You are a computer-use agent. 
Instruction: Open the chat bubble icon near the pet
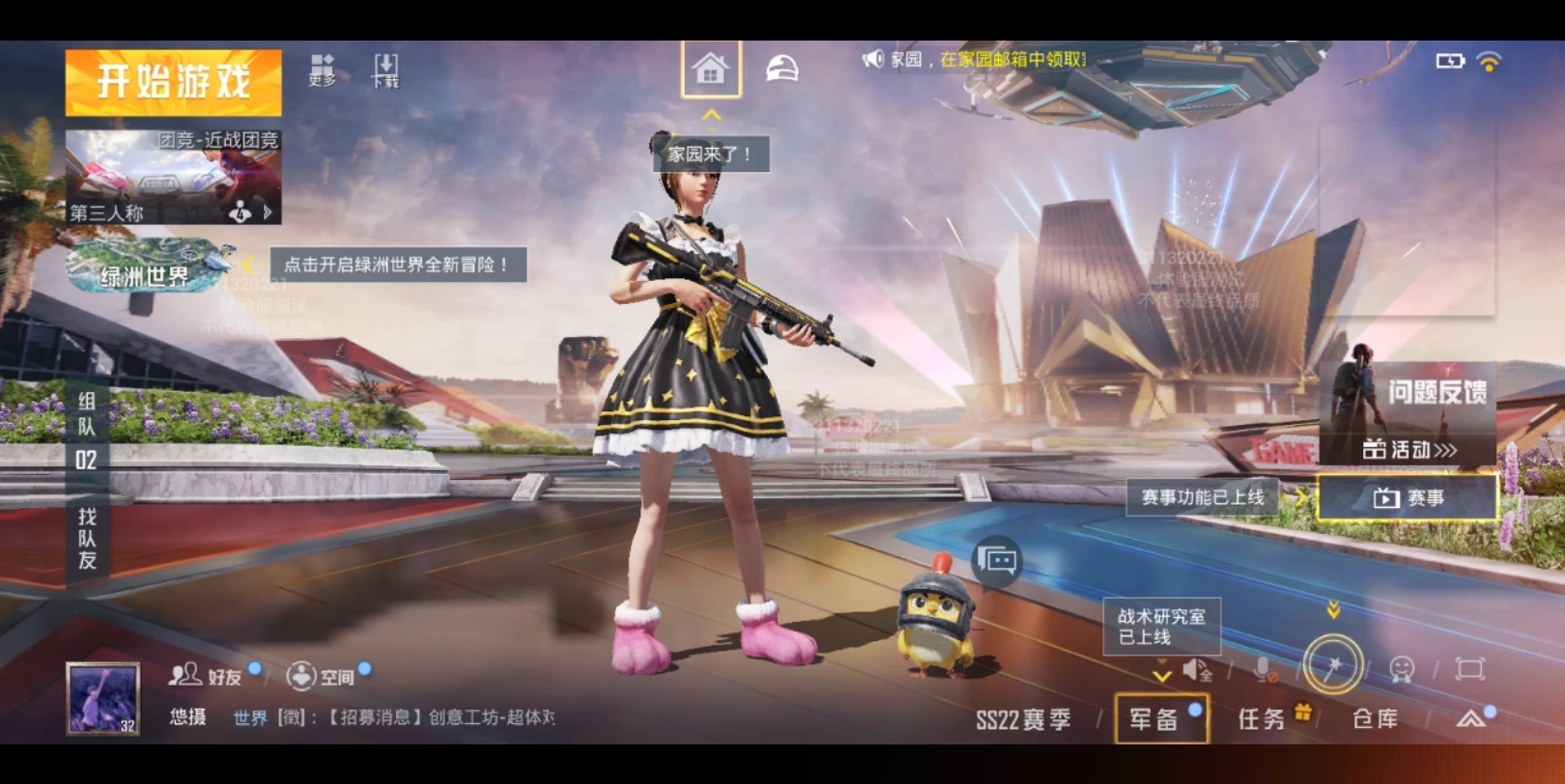point(999,561)
